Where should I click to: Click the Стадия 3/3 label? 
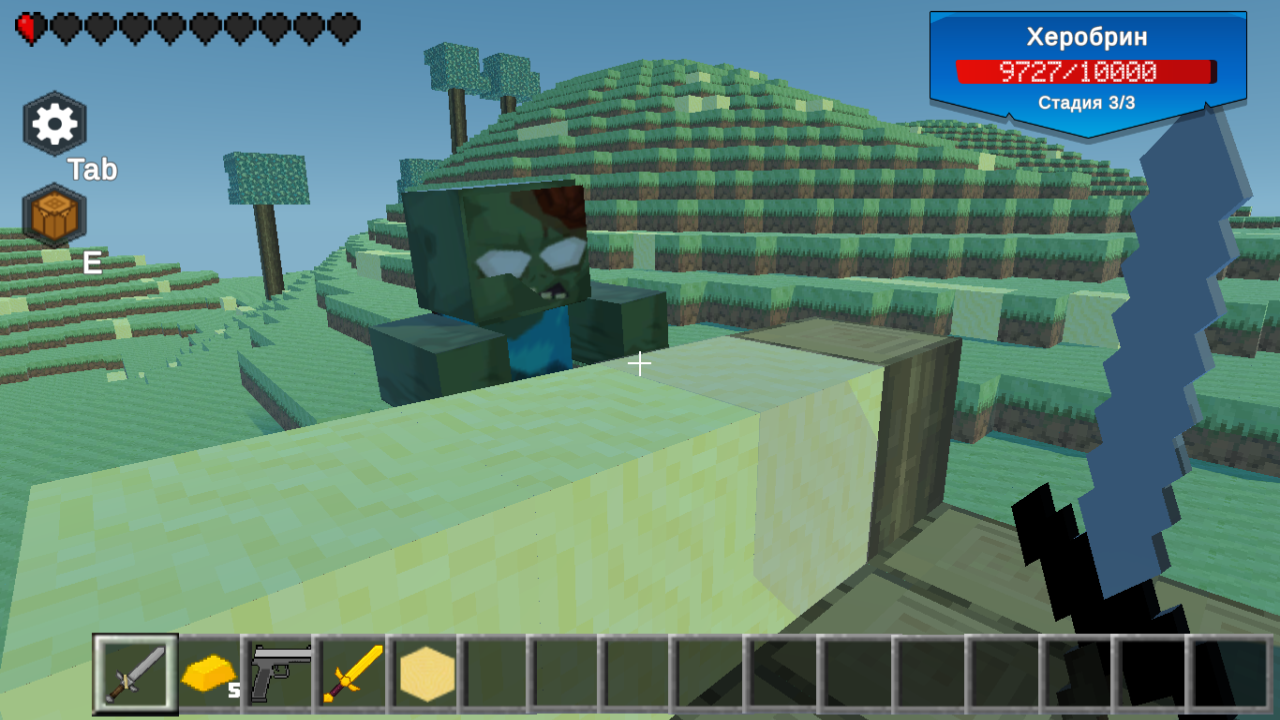(x=1087, y=103)
